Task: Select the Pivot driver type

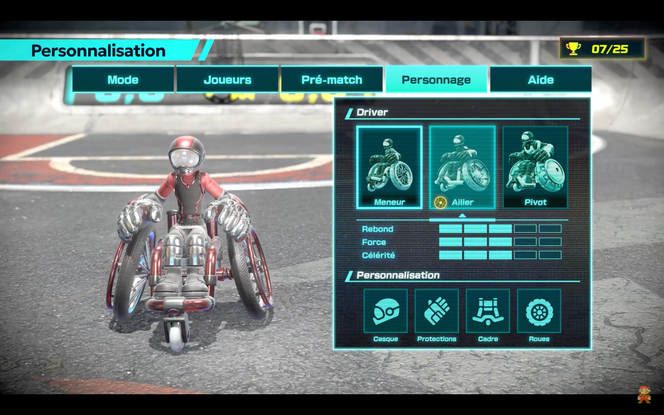Action: (x=535, y=167)
